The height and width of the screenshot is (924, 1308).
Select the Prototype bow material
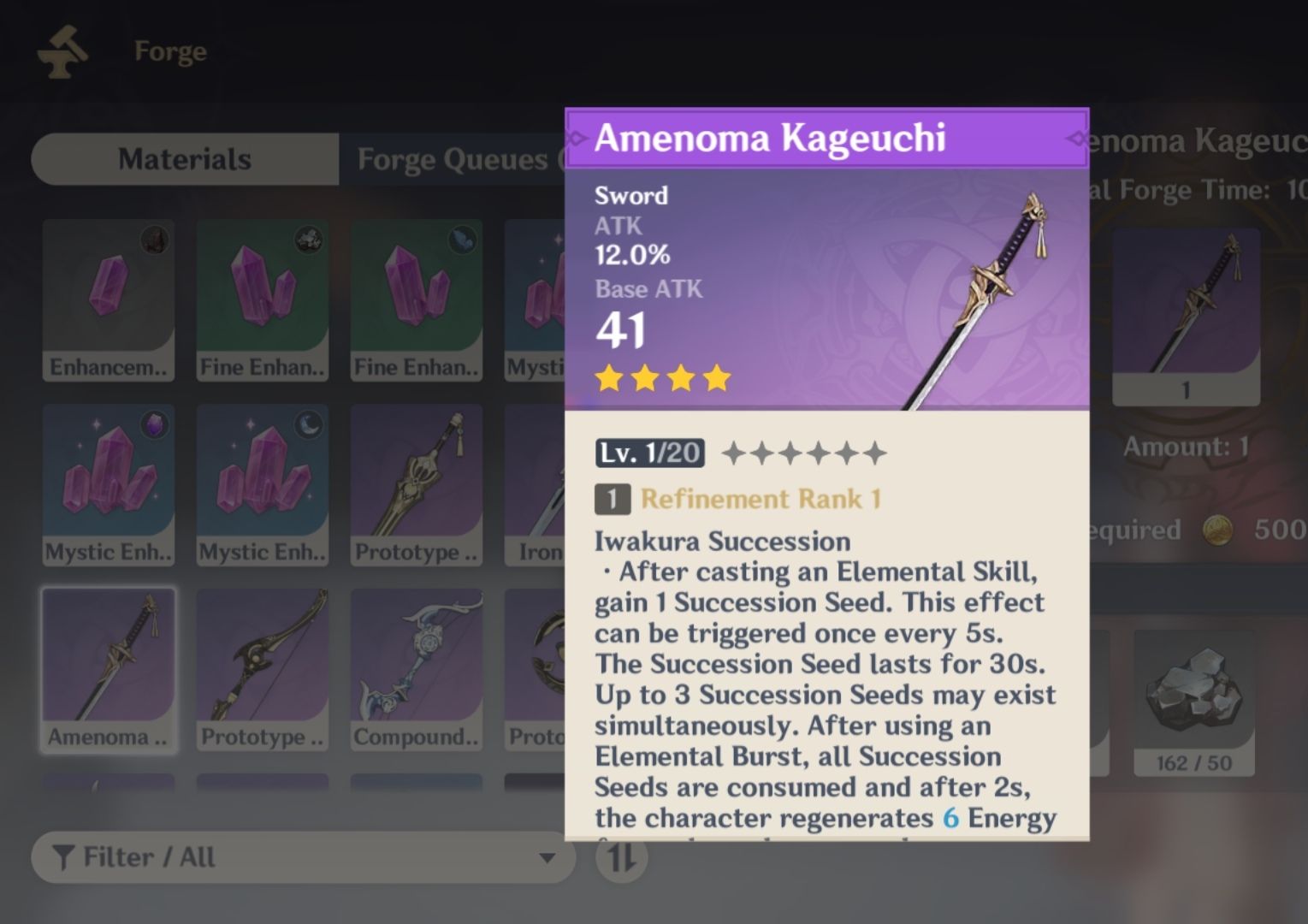(x=263, y=667)
